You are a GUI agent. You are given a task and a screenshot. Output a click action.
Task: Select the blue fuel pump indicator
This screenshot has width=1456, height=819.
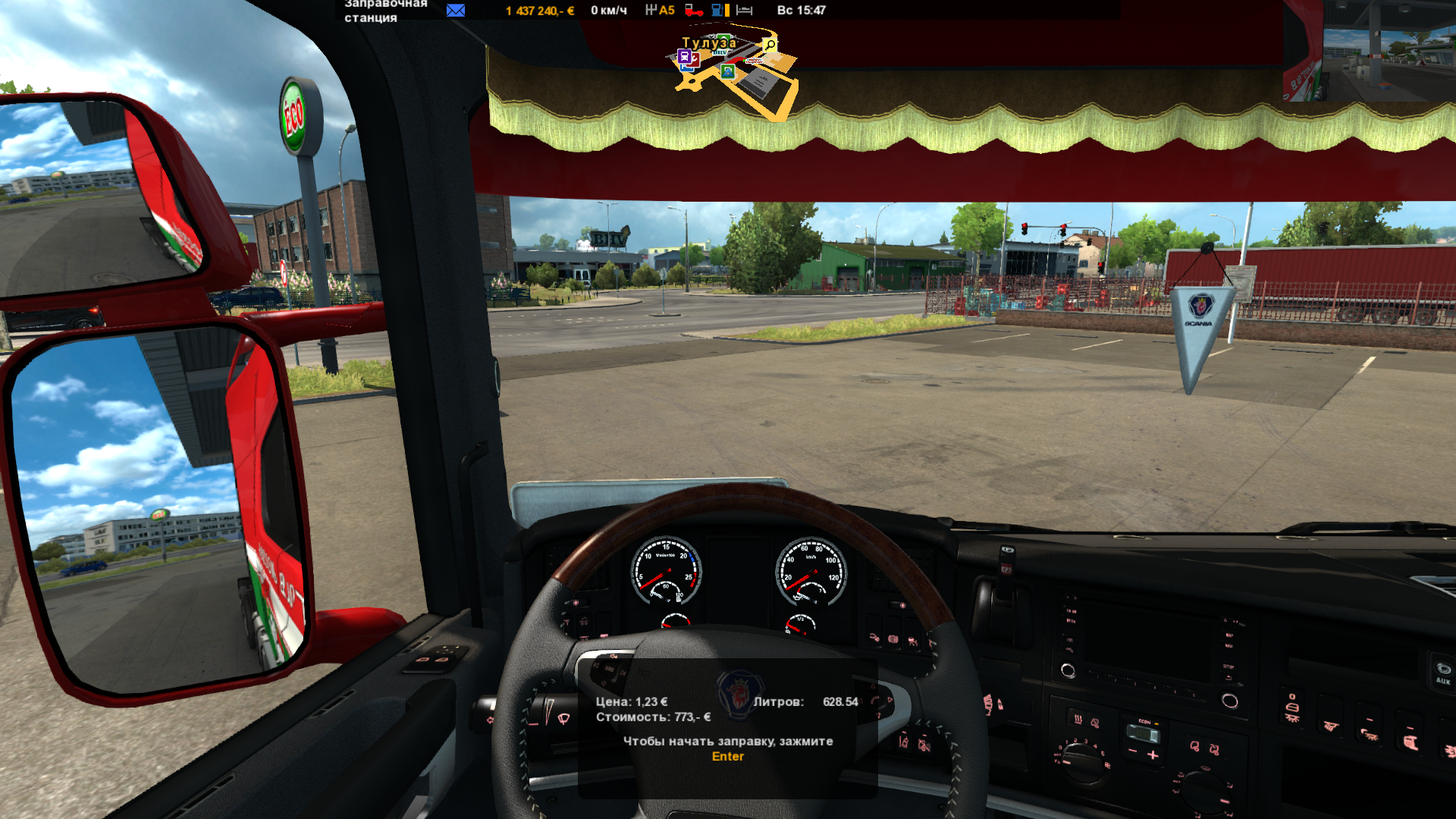pos(717,11)
